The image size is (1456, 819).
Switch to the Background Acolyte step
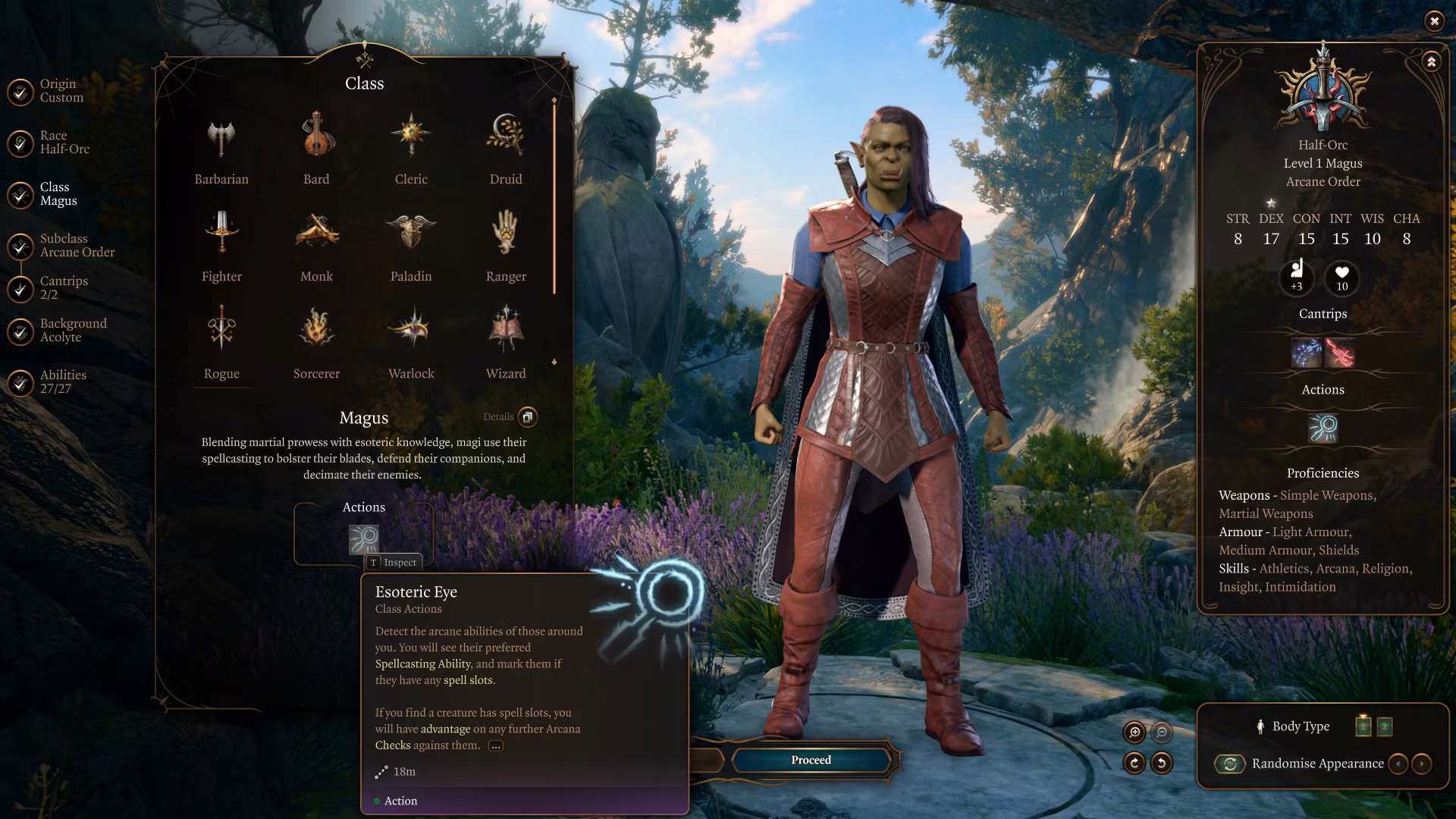tap(72, 331)
